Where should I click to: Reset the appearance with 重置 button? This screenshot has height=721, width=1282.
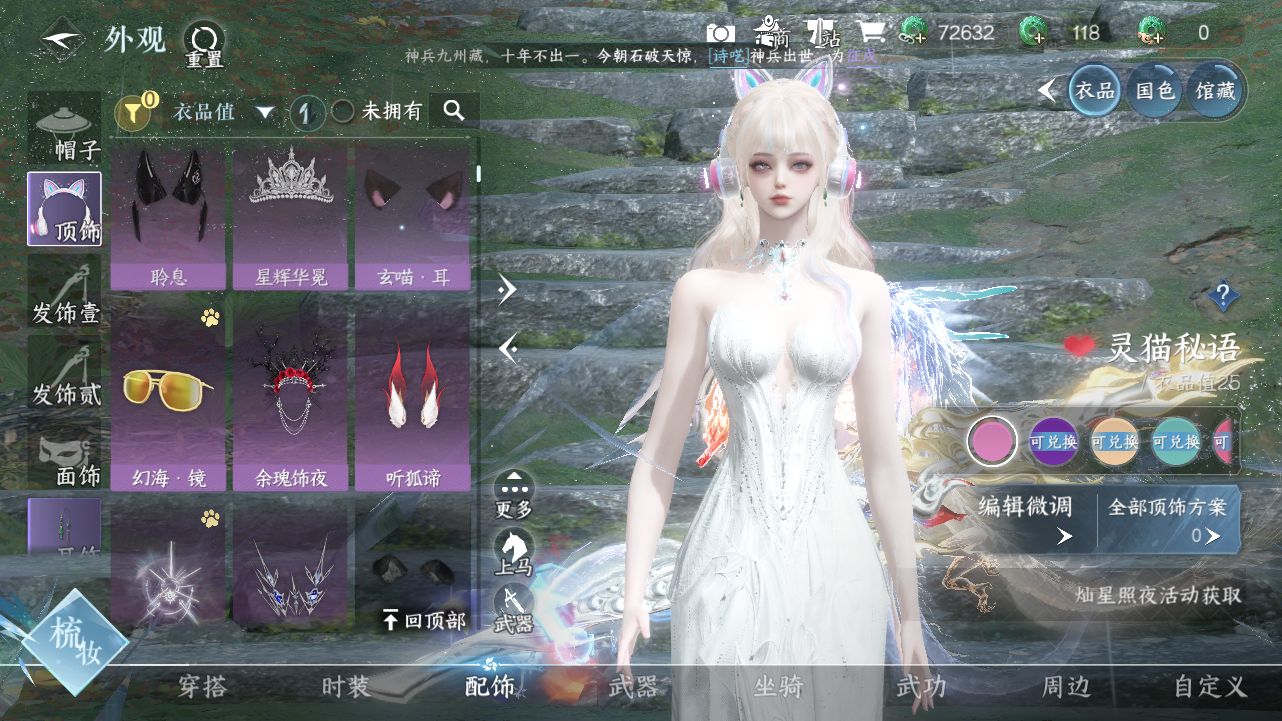pyautogui.click(x=204, y=44)
